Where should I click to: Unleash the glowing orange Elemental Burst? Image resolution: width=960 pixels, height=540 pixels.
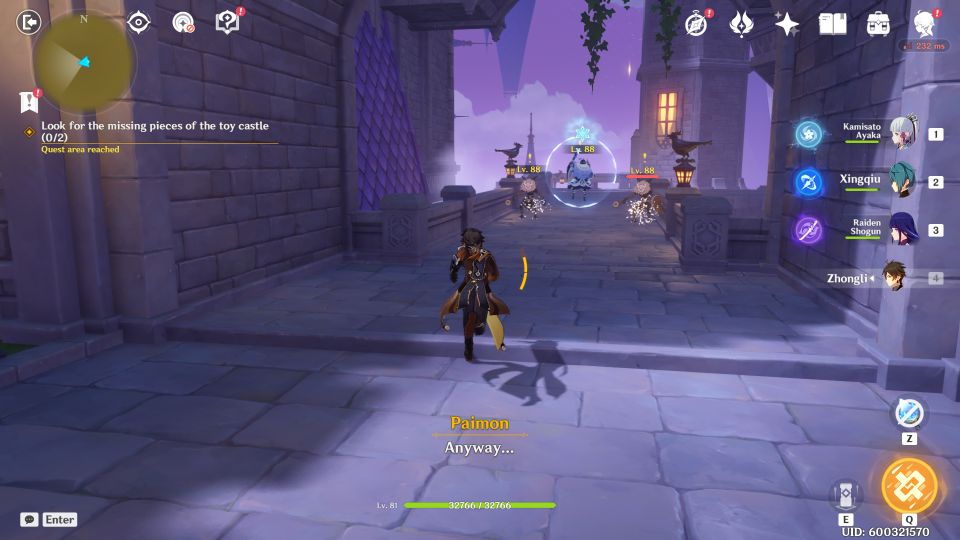click(x=909, y=486)
